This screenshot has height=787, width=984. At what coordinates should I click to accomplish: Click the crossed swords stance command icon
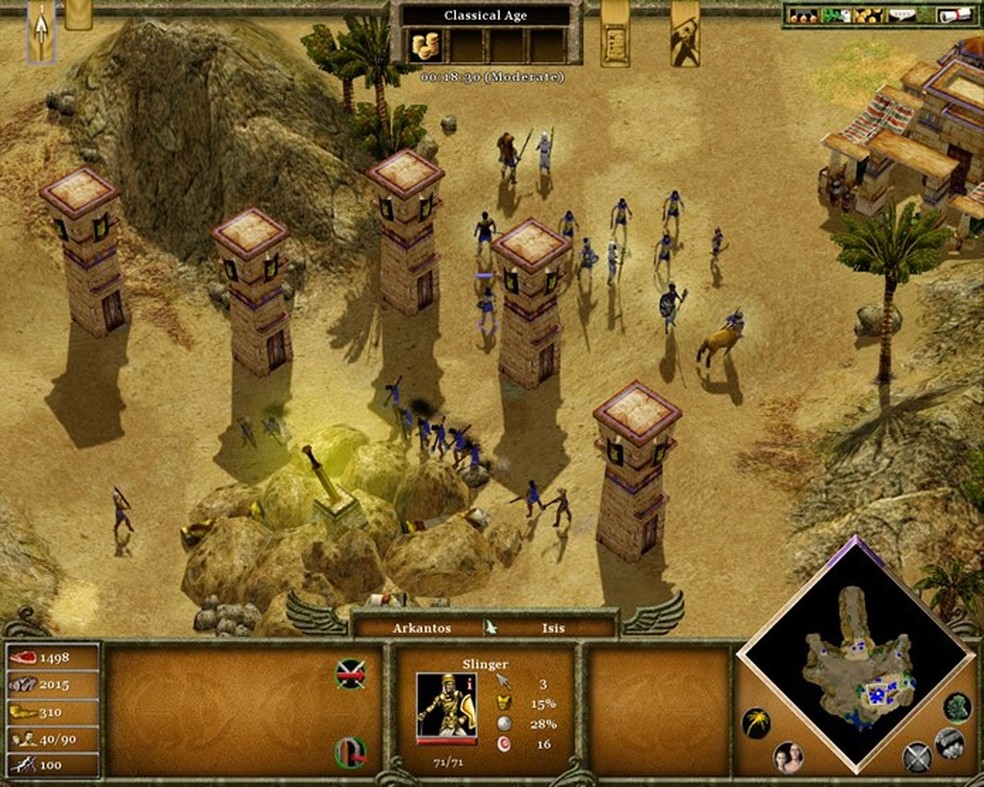(x=349, y=674)
